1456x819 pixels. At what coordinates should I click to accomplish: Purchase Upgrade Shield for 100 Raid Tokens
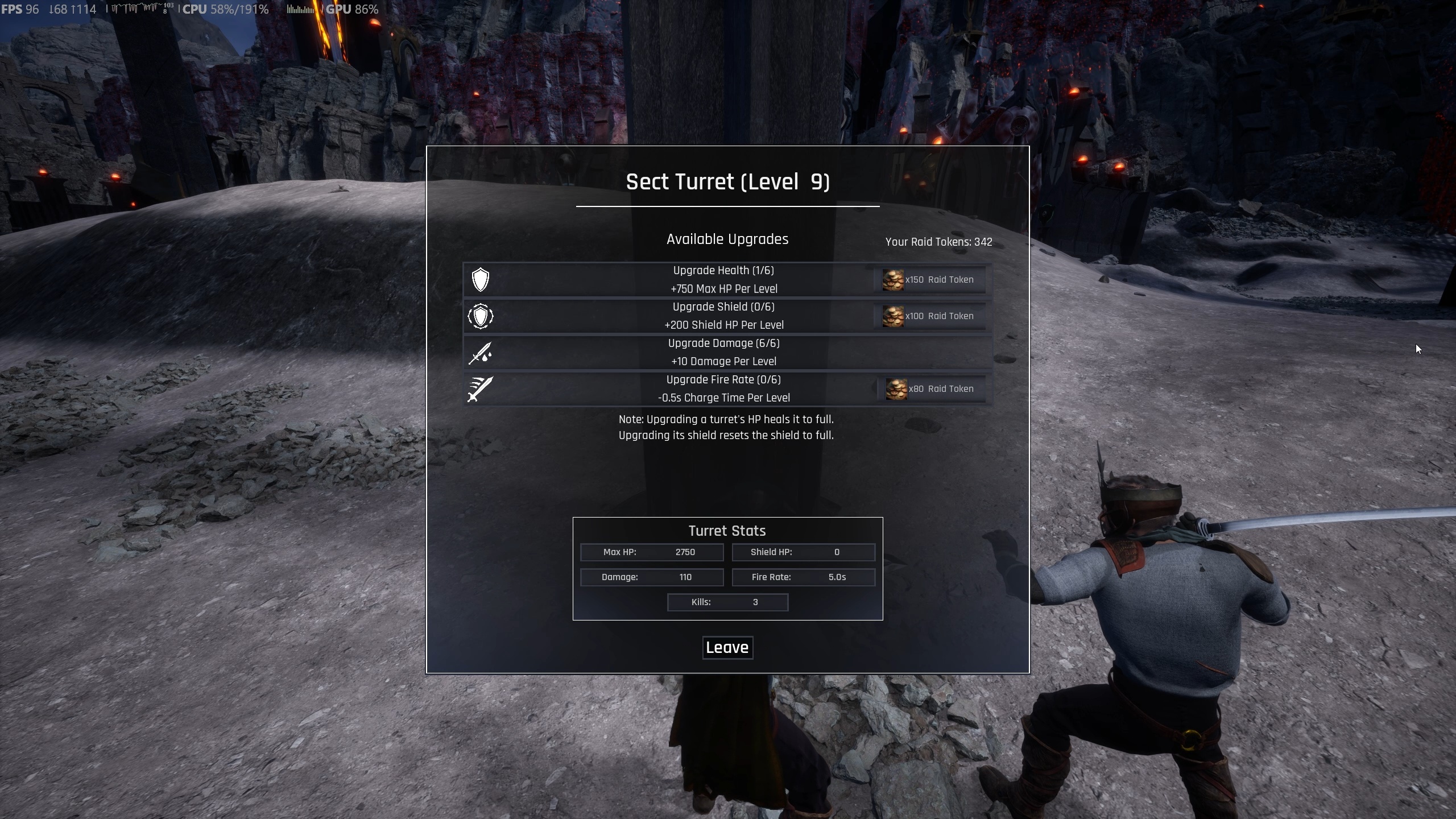(929, 316)
